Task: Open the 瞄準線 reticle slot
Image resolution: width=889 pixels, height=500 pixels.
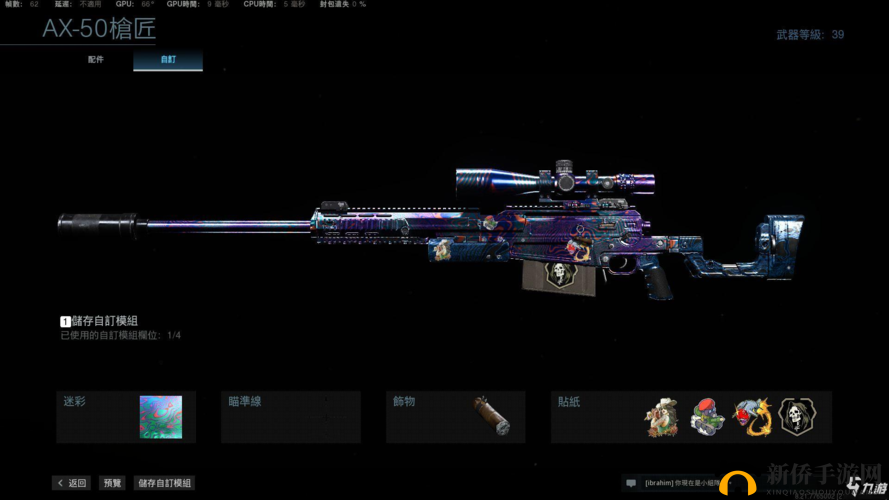Action: coord(291,416)
